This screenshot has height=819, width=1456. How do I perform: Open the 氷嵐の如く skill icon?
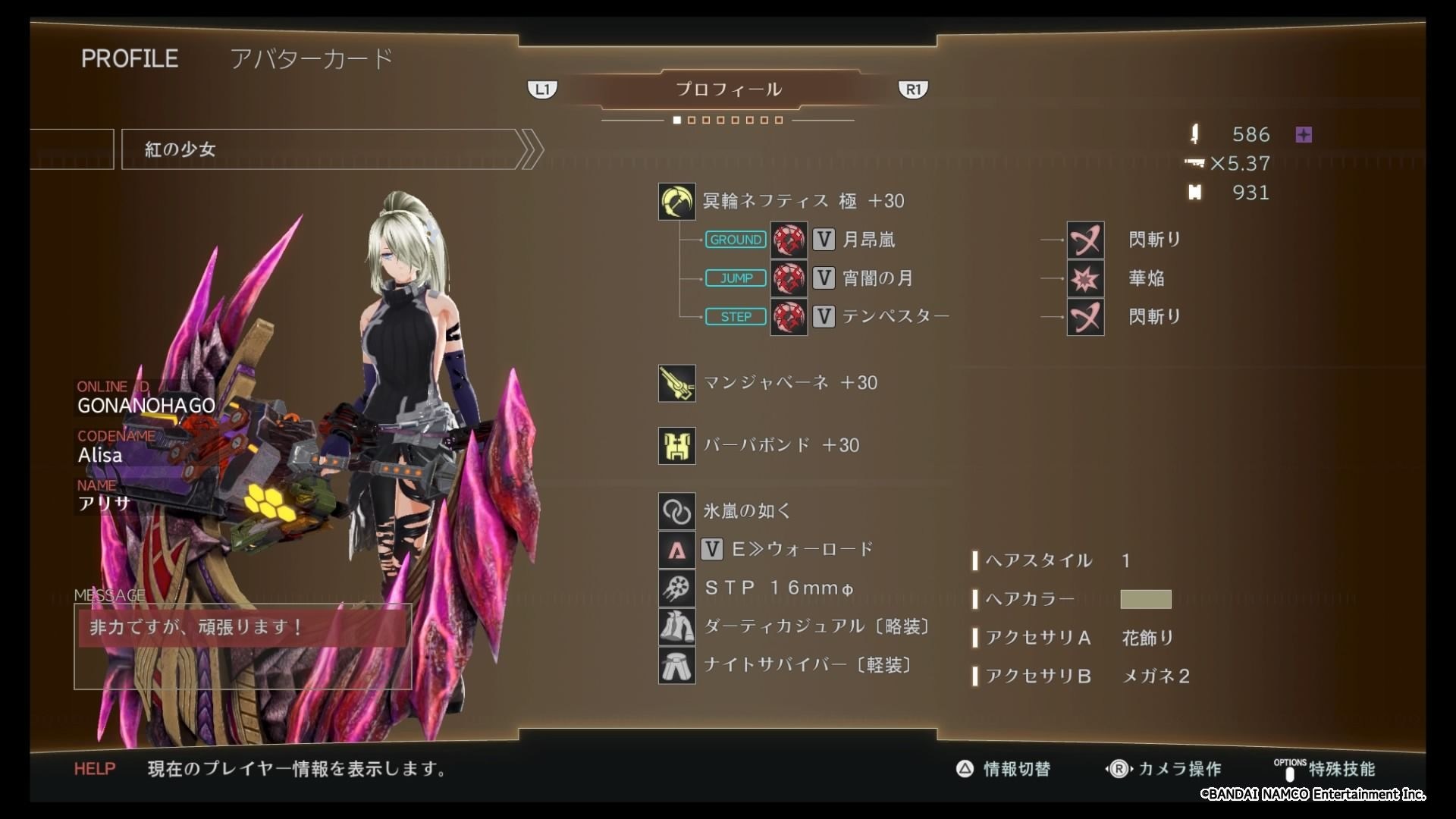[676, 510]
